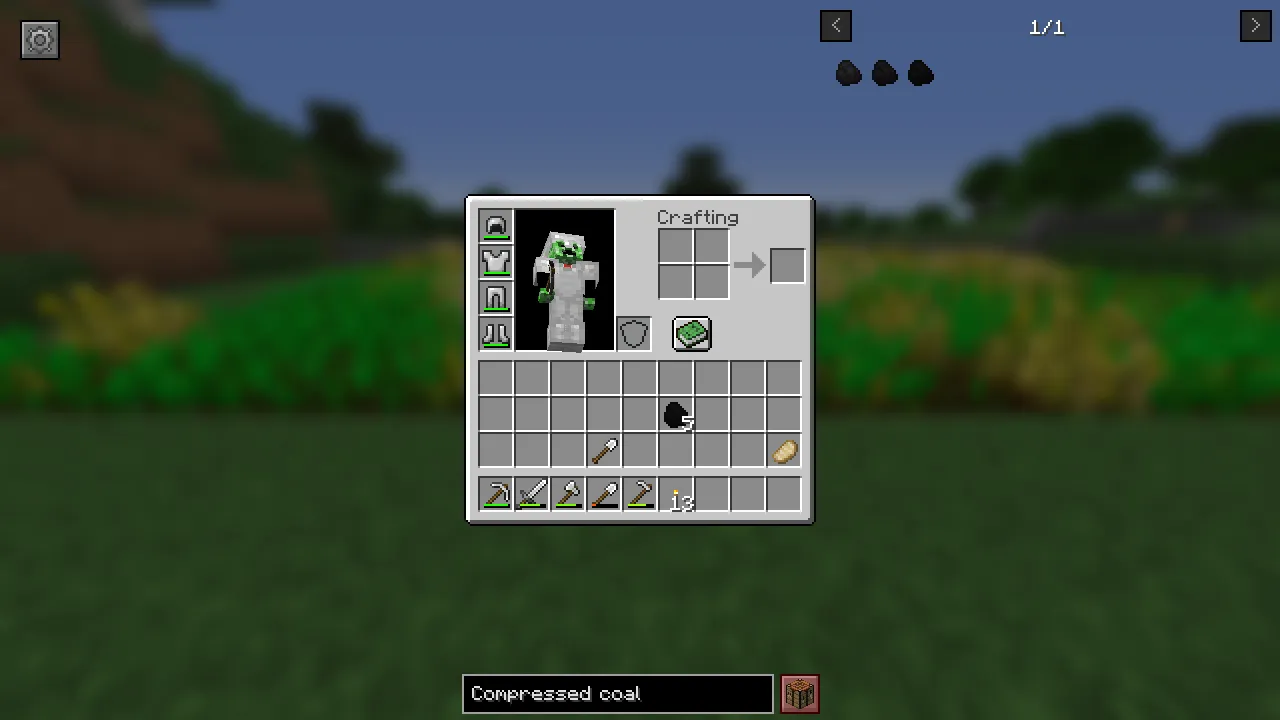Open the green crafting recipe book

click(691, 334)
